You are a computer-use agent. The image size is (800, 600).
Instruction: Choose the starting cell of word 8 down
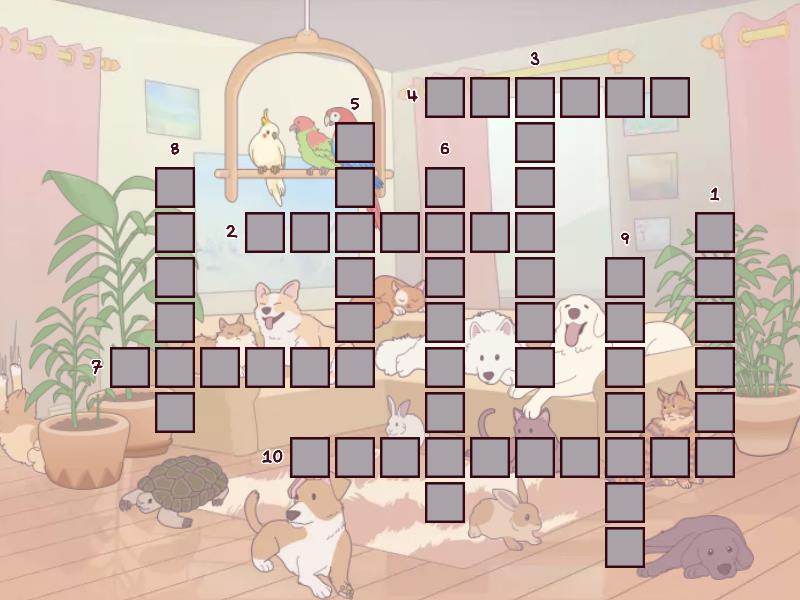pyautogui.click(x=175, y=187)
